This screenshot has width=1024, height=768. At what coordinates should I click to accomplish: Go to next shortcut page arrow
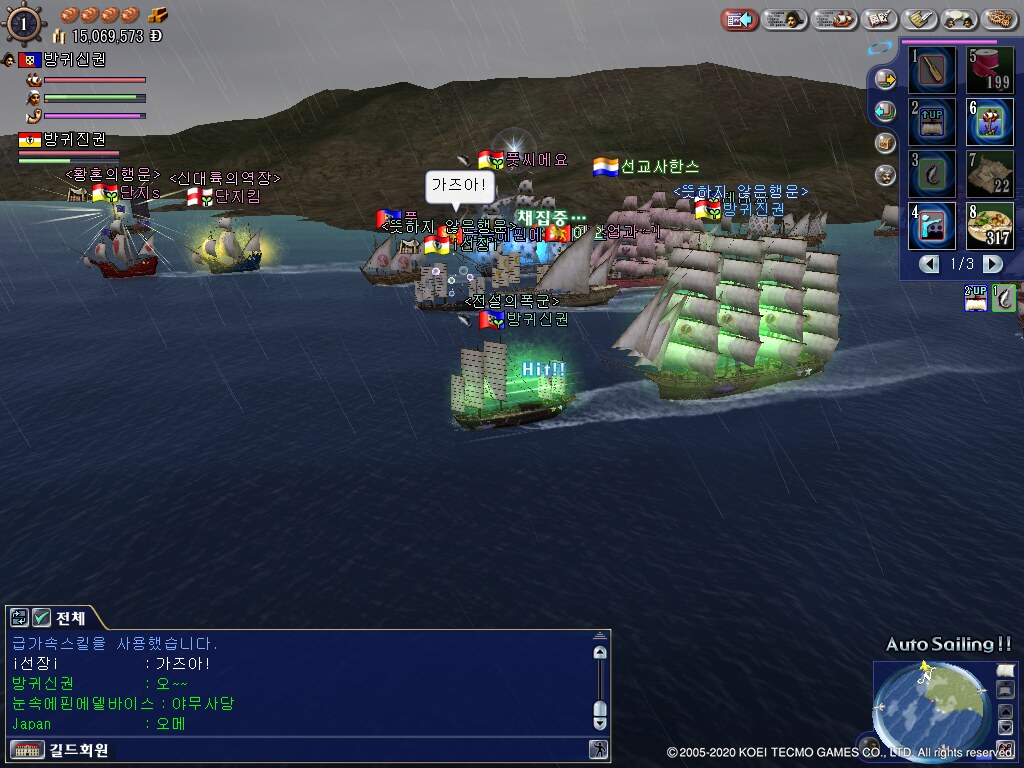pyautogui.click(x=992, y=264)
